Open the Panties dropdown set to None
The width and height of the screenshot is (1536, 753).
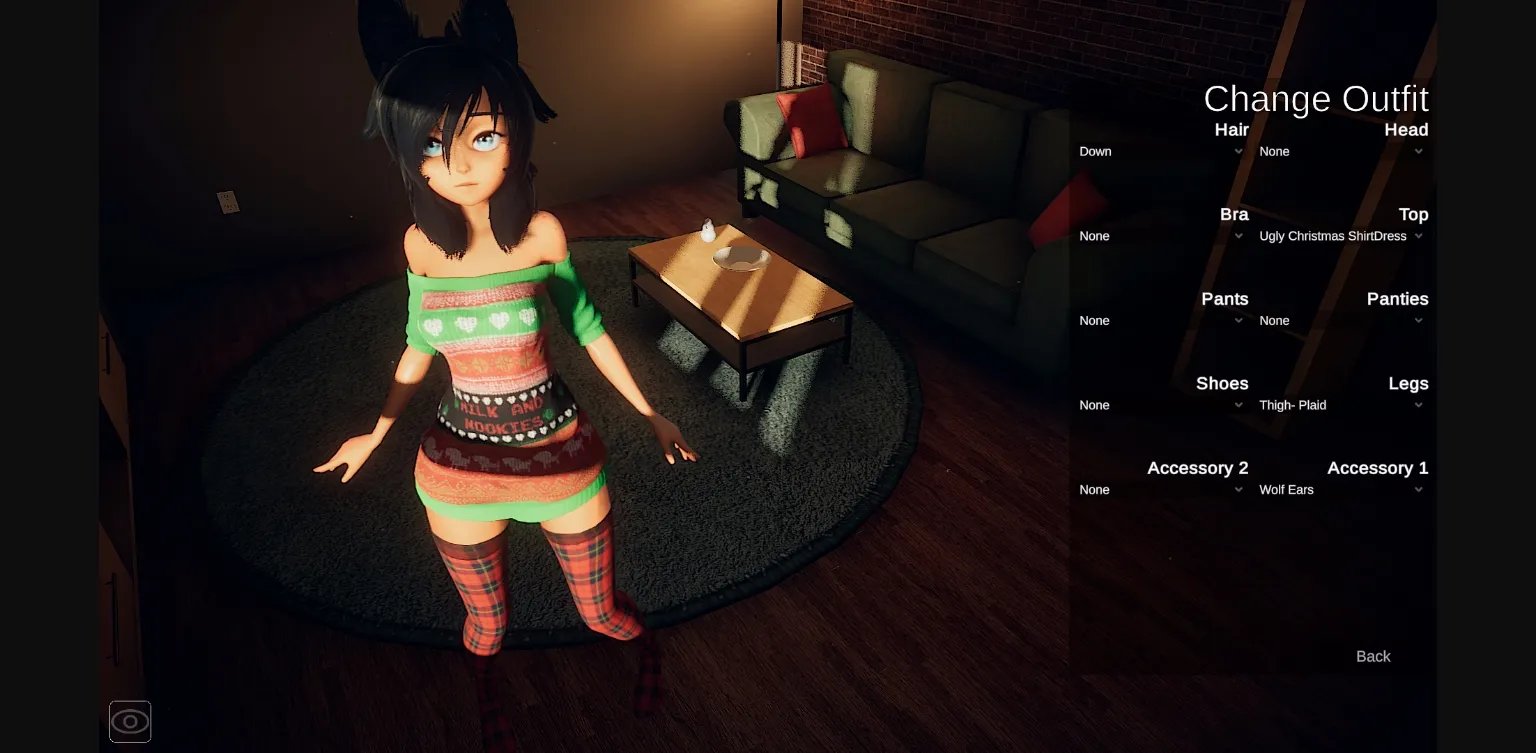(1340, 320)
